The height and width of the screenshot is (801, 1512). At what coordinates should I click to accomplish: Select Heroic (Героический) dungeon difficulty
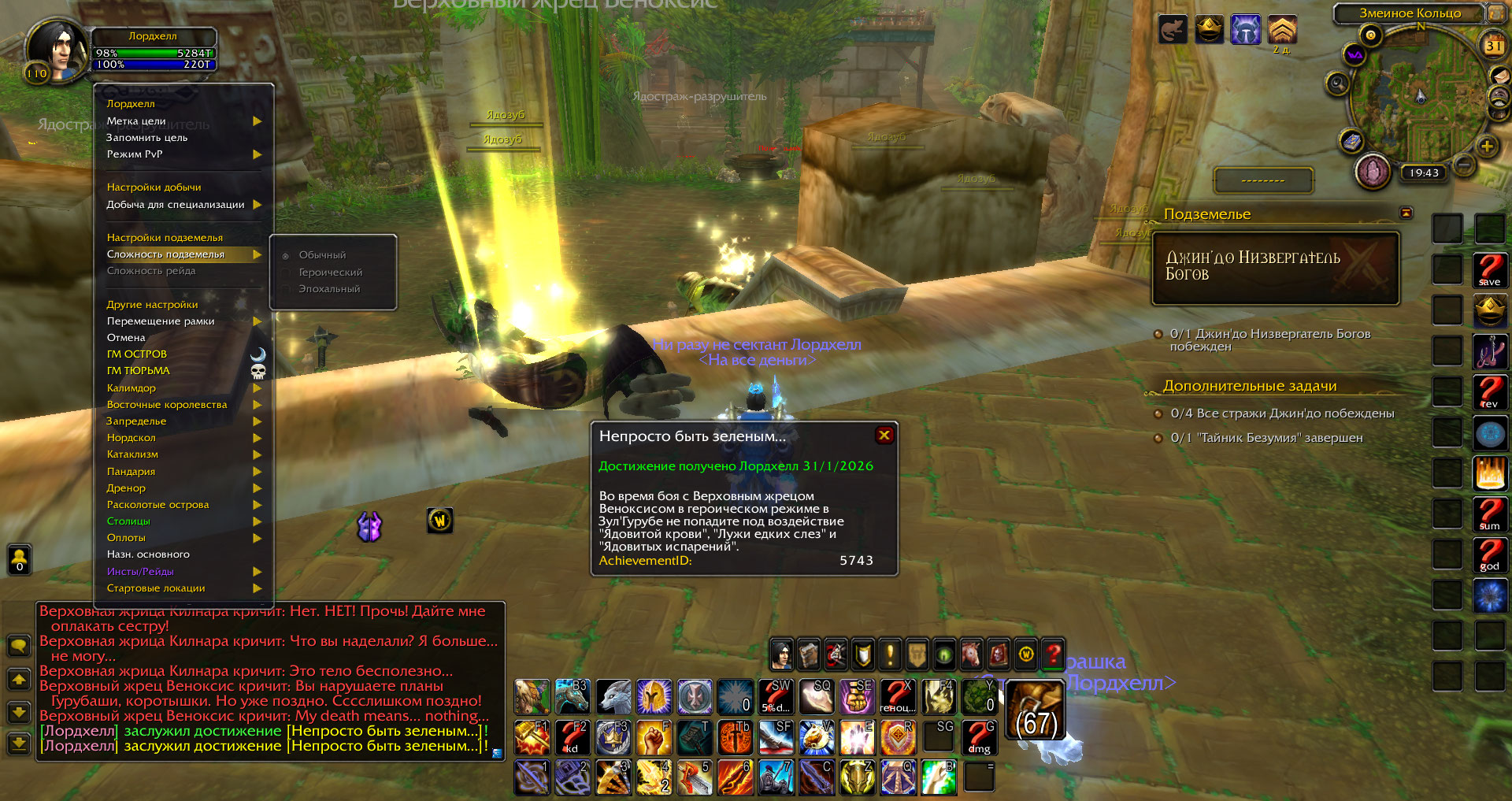pos(330,273)
